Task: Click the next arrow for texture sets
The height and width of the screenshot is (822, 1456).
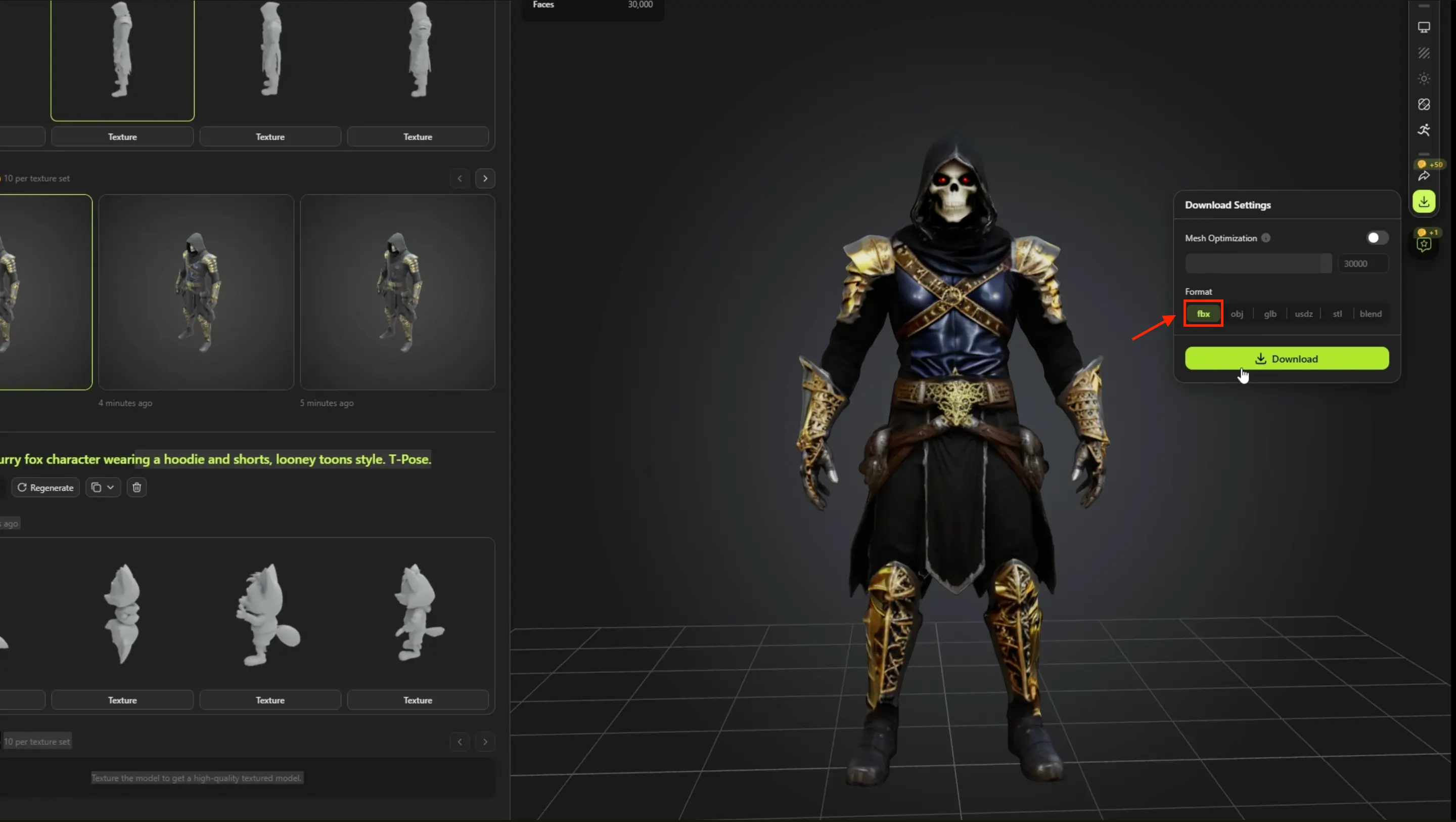Action: click(x=485, y=178)
